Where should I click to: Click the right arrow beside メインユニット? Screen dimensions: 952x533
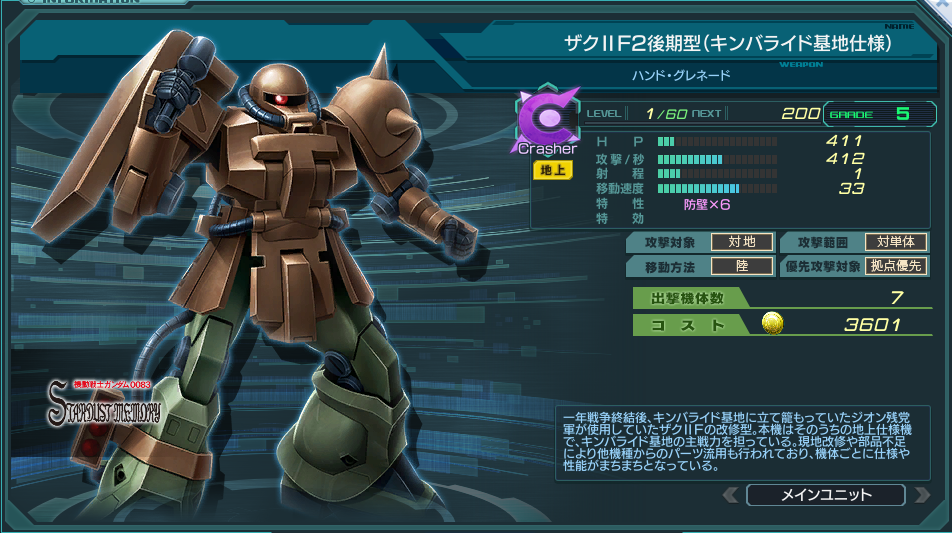[921, 495]
